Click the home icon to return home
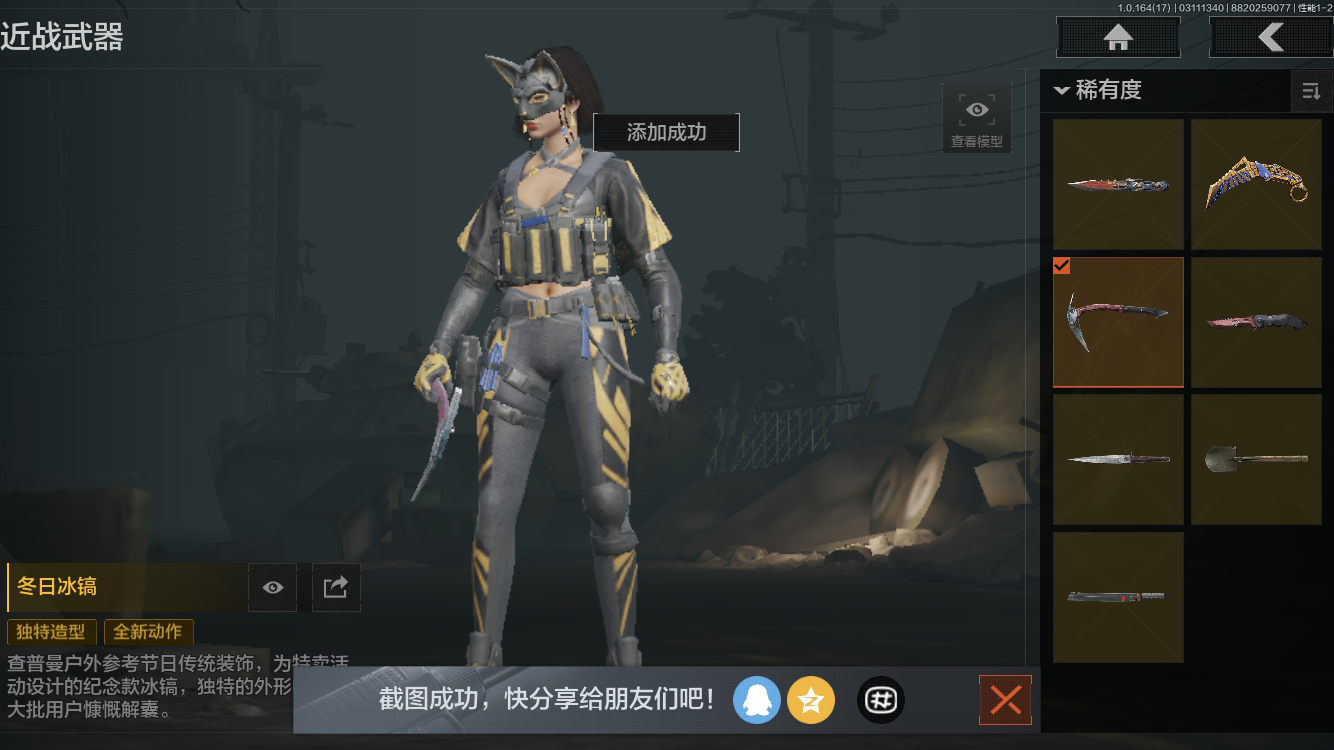Viewport: 1334px width, 750px height. click(x=1117, y=37)
